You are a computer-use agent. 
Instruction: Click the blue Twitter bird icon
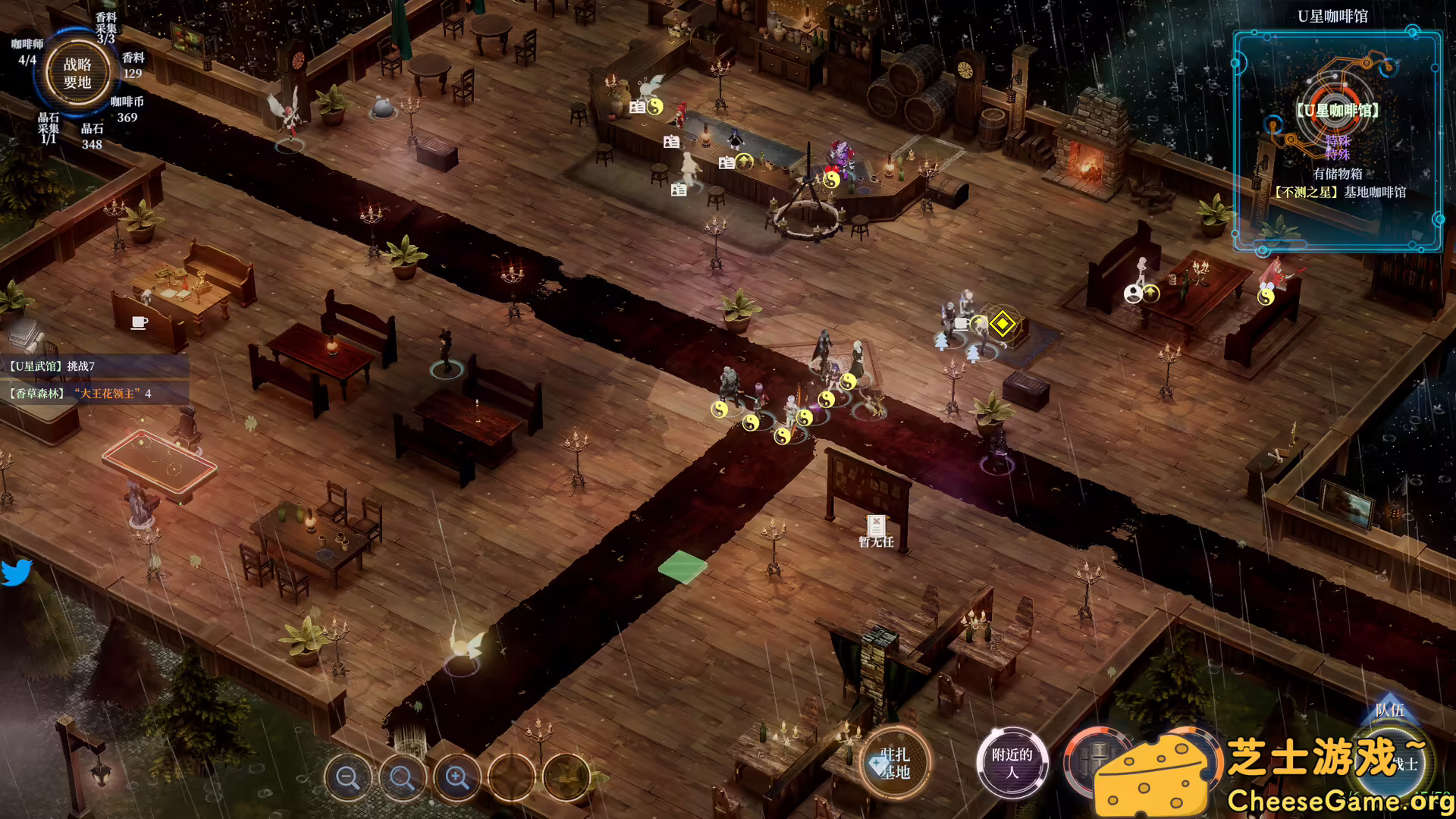click(16, 573)
